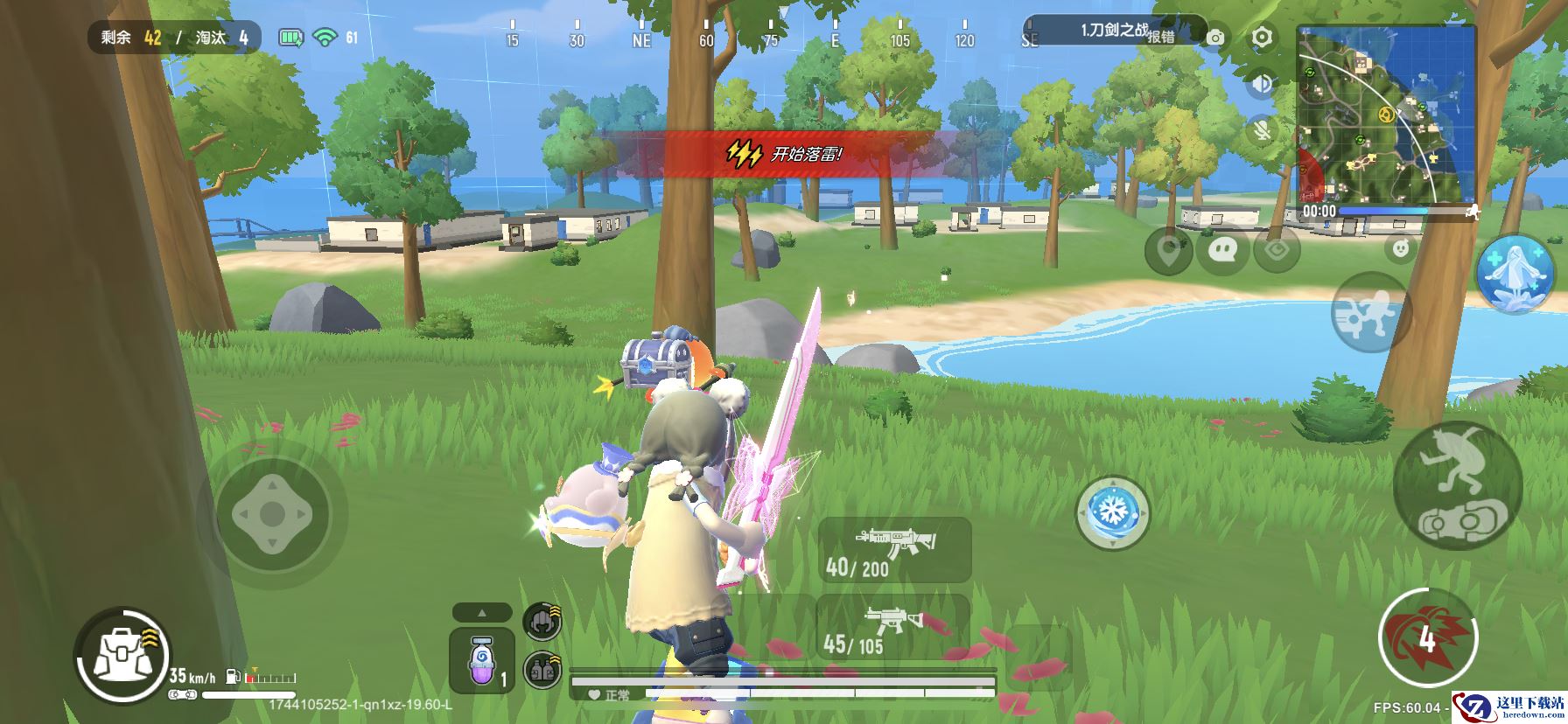Use the purple capsule item

pyautogui.click(x=482, y=663)
